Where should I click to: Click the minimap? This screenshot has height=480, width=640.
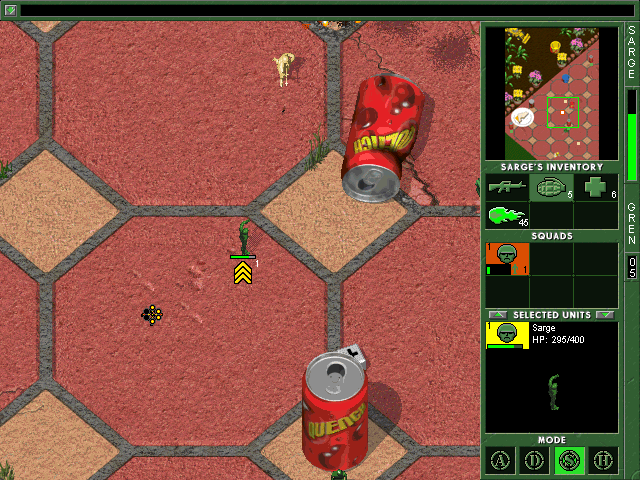tap(551, 93)
